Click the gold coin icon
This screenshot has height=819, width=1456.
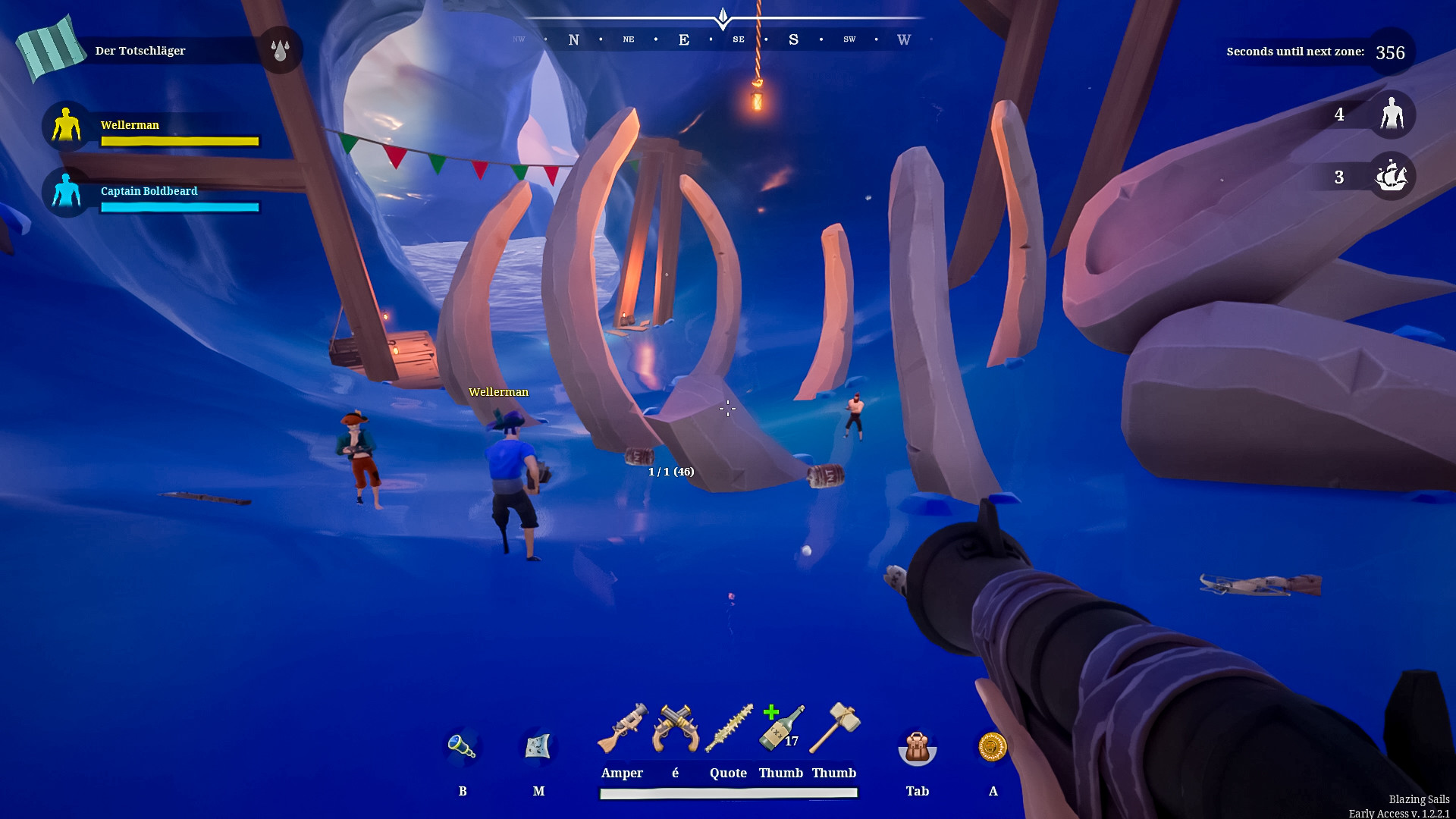click(993, 747)
